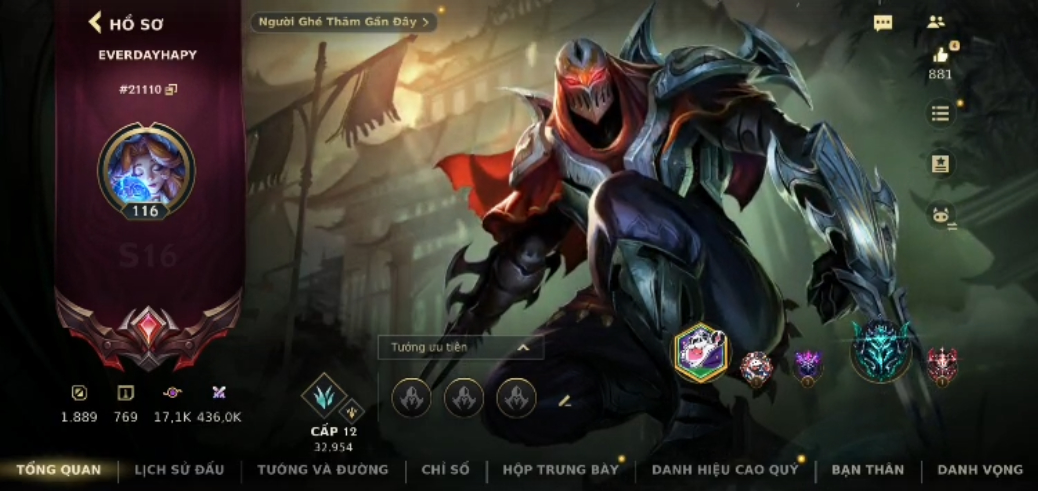The height and width of the screenshot is (491, 1038).
Task: Open the star card icon
Action: coord(940,164)
